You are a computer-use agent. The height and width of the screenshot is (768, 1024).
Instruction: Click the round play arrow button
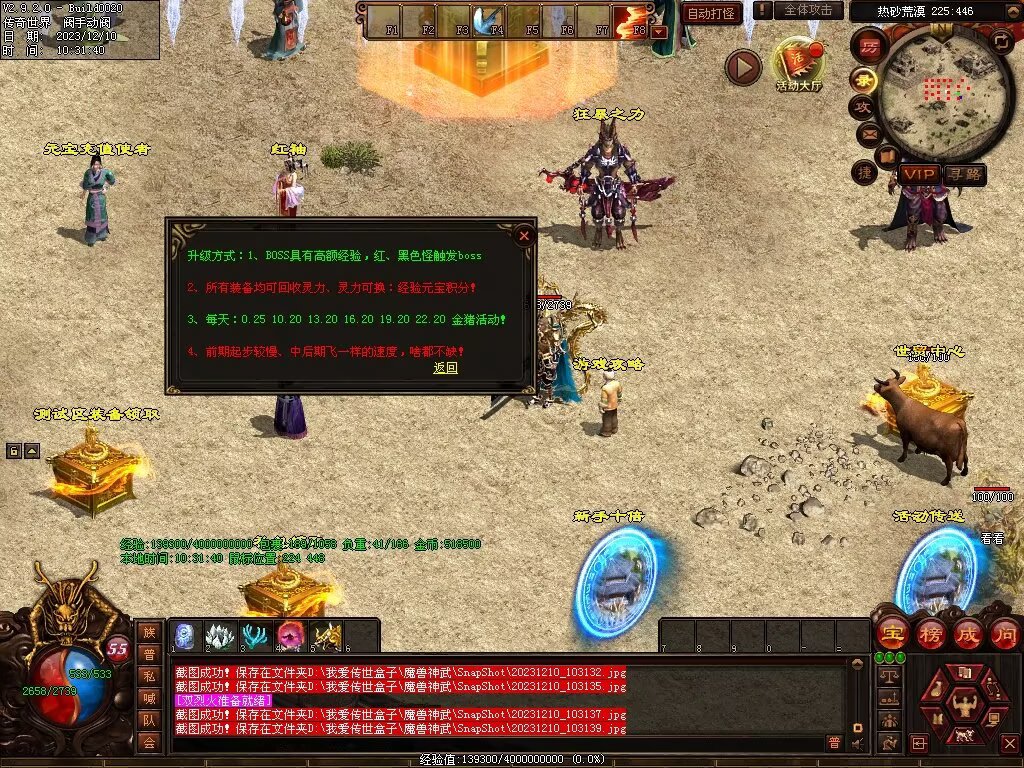pos(743,67)
